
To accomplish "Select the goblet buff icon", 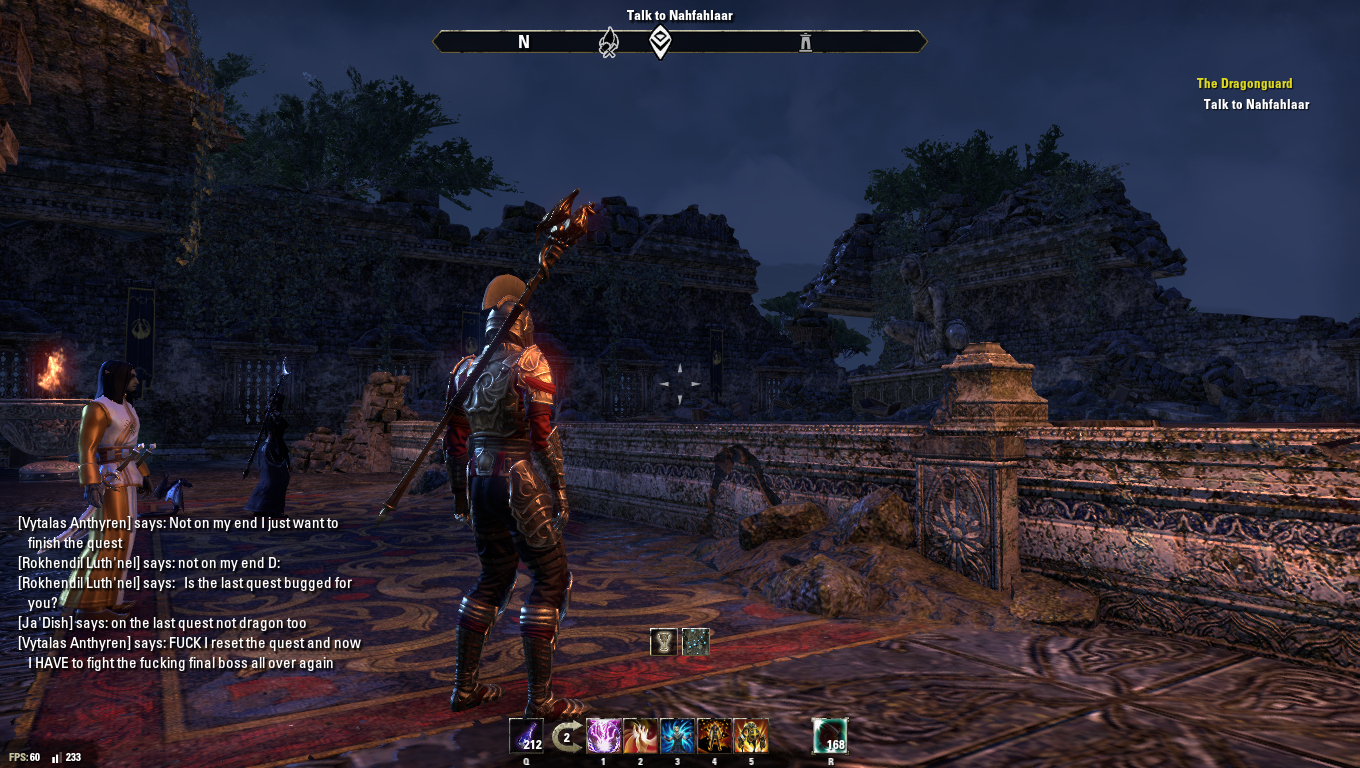I will [664, 642].
